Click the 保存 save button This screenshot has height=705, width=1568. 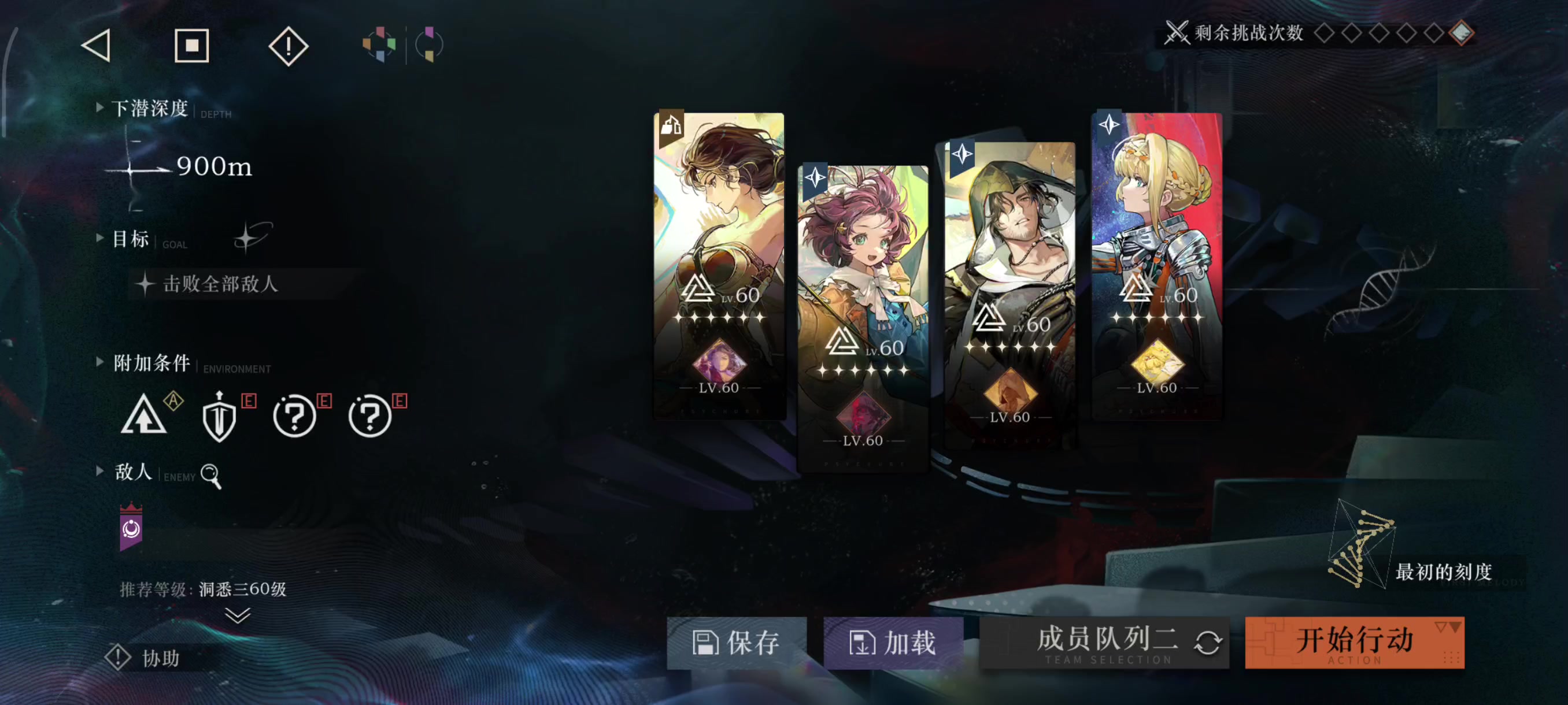pos(737,642)
